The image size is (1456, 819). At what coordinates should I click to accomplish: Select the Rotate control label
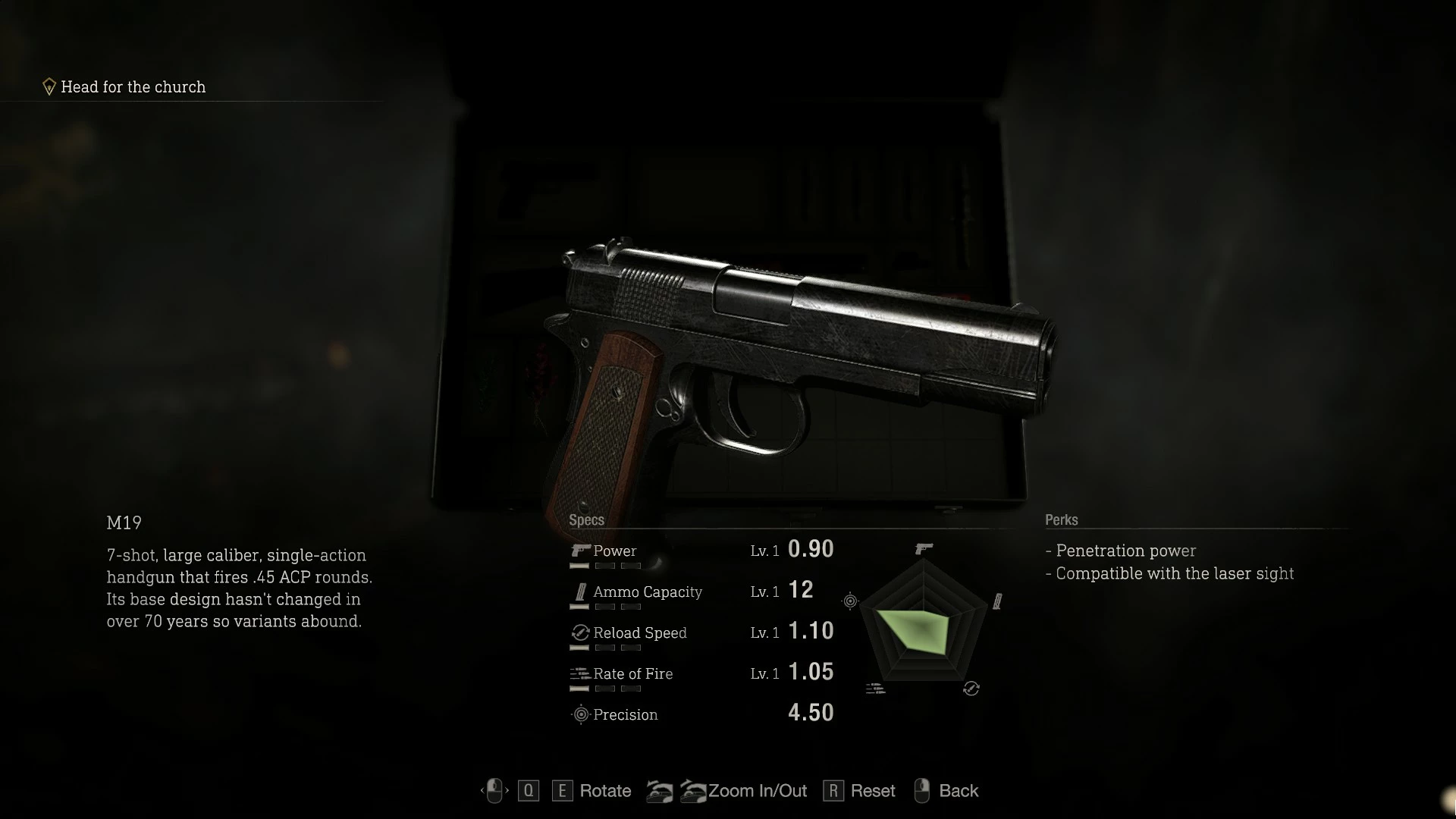(604, 791)
